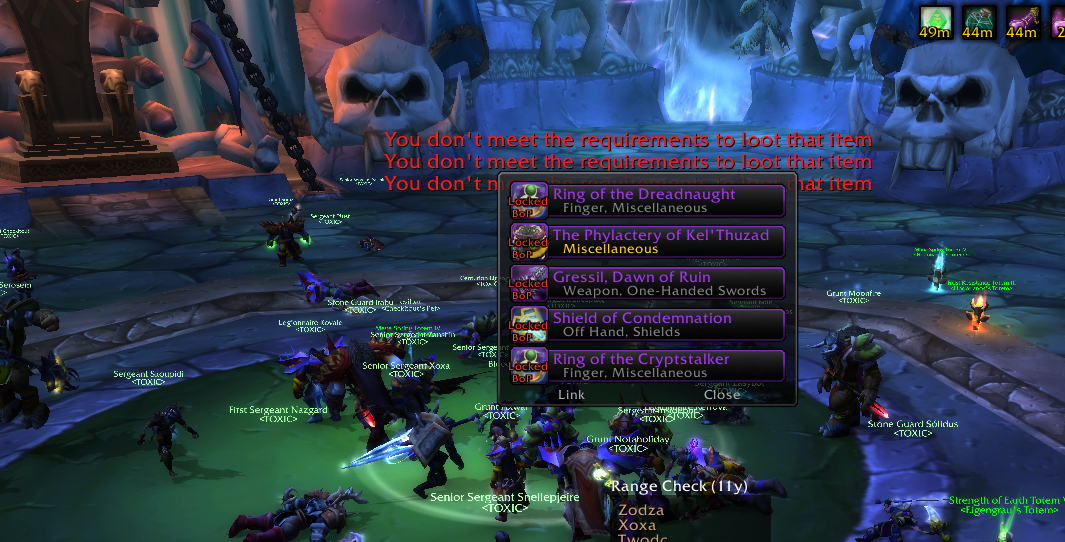This screenshot has height=542, width=1065.
Task: Click the Shield of Condemnation item icon
Action: 529,322
